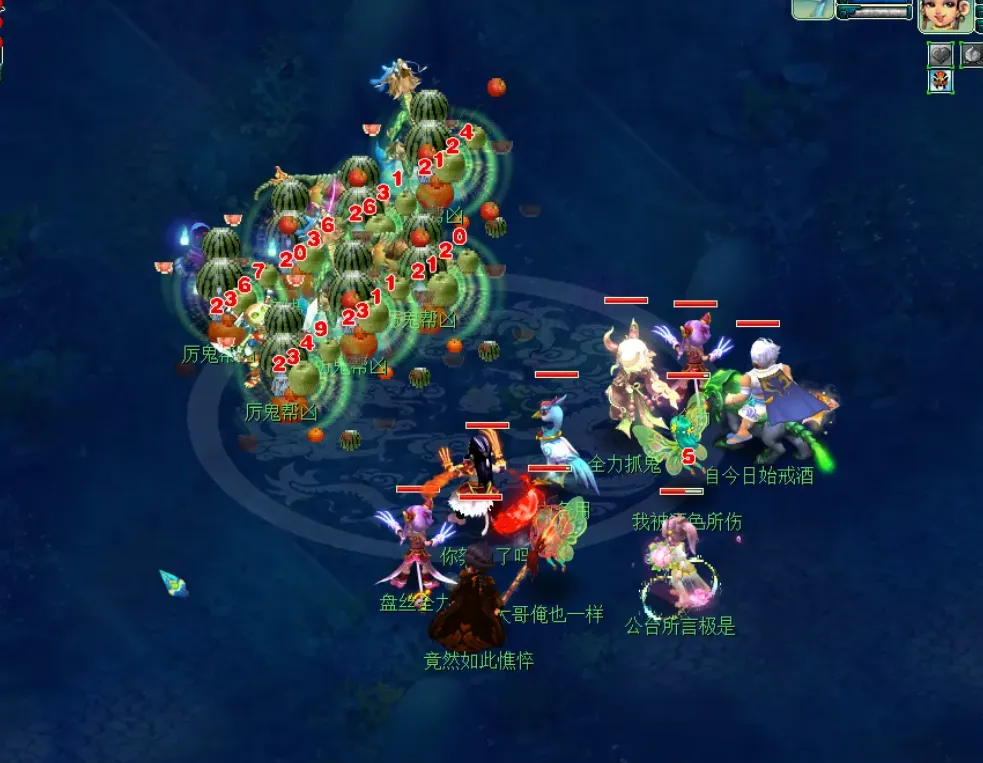Click the grey heart status icon

pos(940,54)
